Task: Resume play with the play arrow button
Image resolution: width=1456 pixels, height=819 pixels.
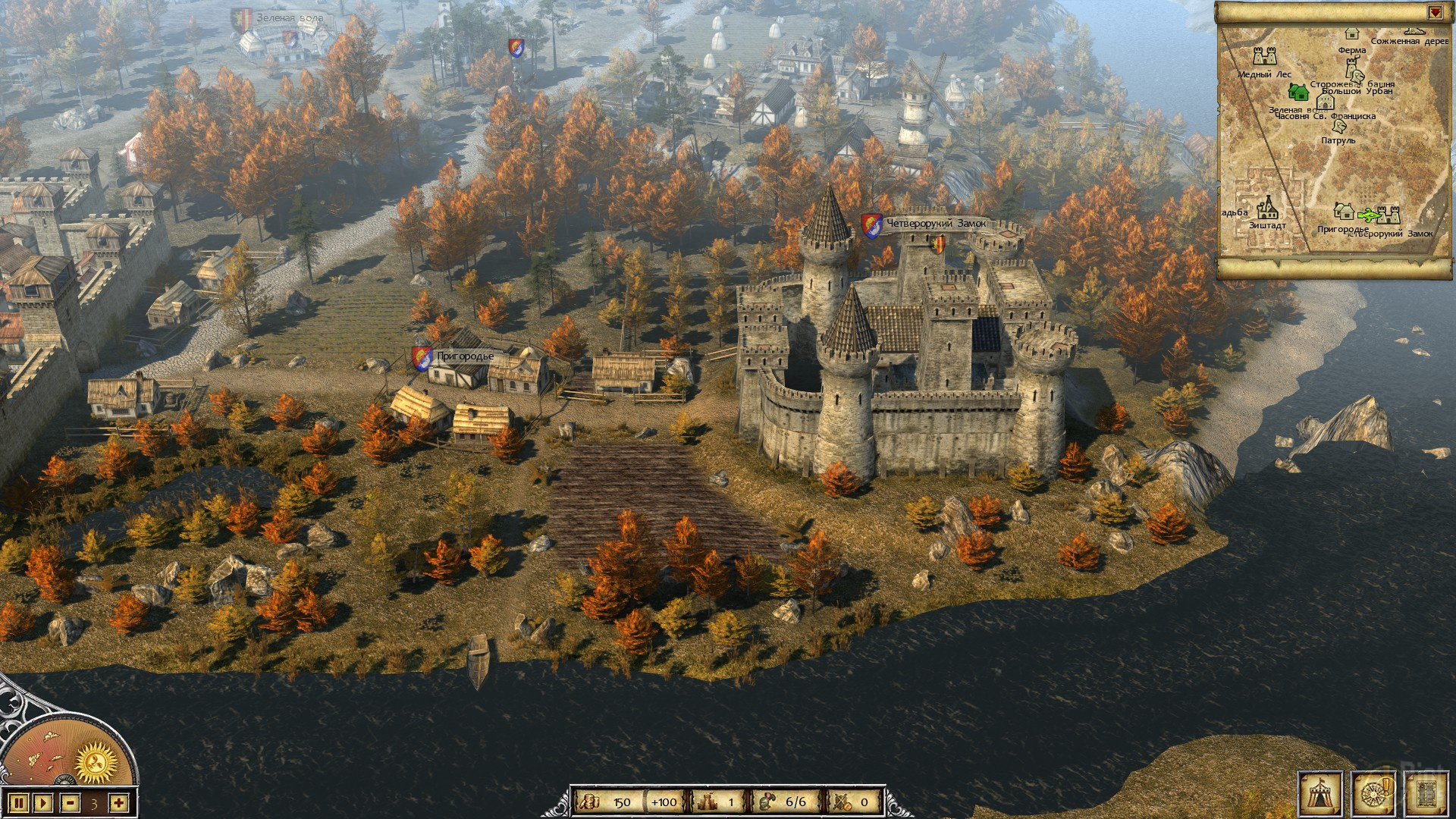Action: (43, 802)
